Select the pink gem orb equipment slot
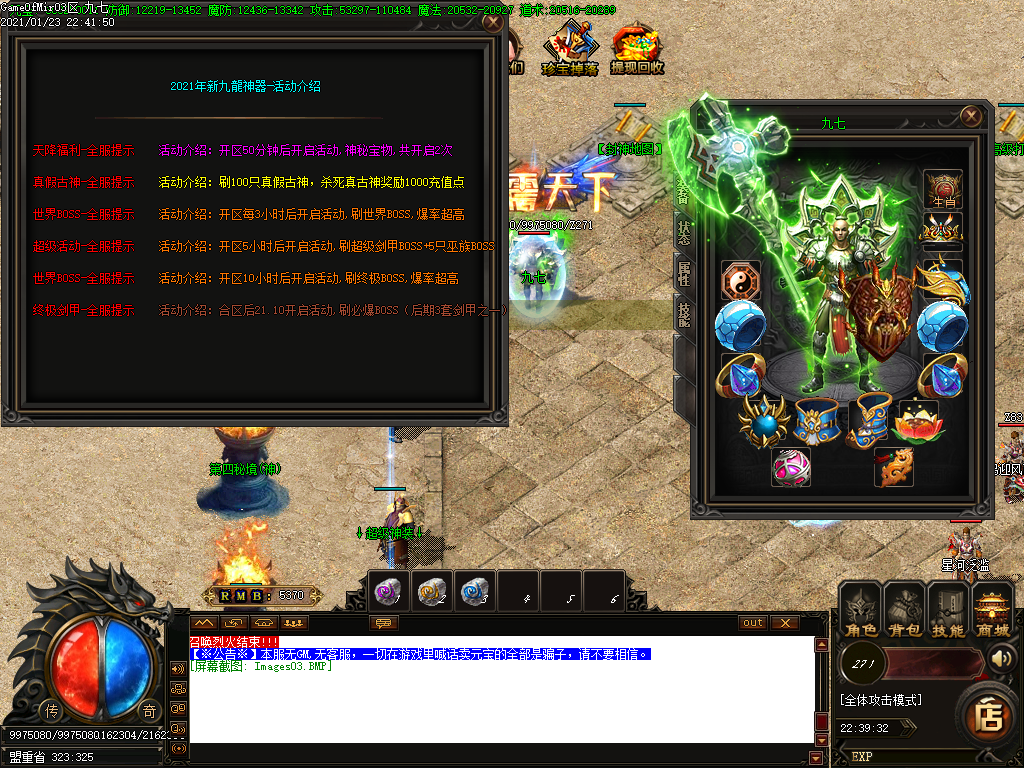The image size is (1024, 768). 791,467
